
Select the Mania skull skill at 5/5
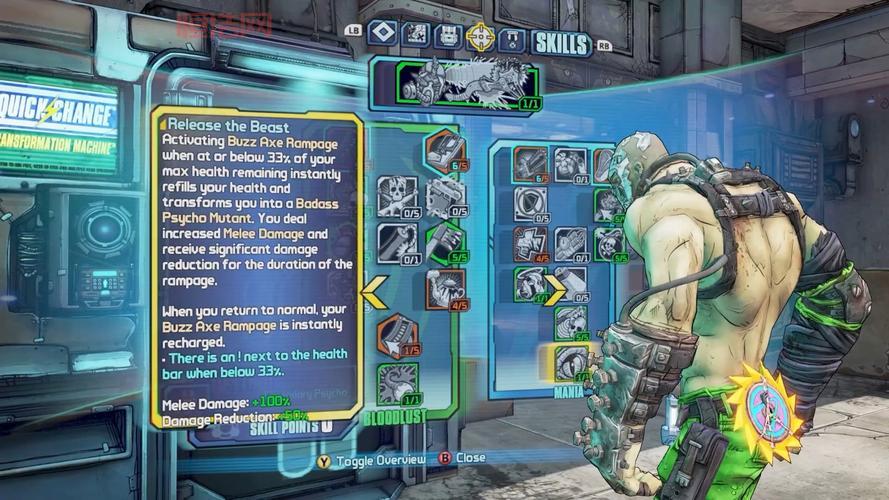tap(609, 244)
